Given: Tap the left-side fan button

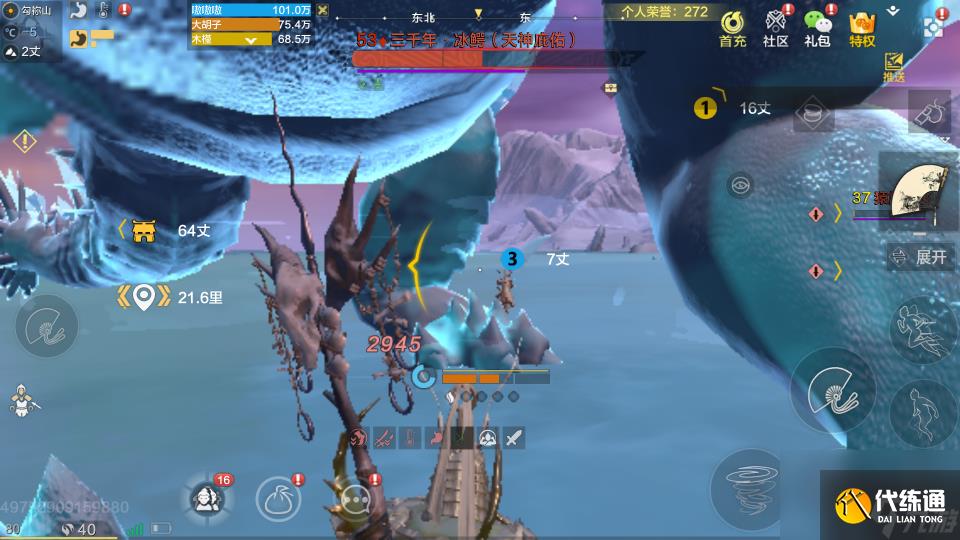Looking at the screenshot, I should click(45, 326).
